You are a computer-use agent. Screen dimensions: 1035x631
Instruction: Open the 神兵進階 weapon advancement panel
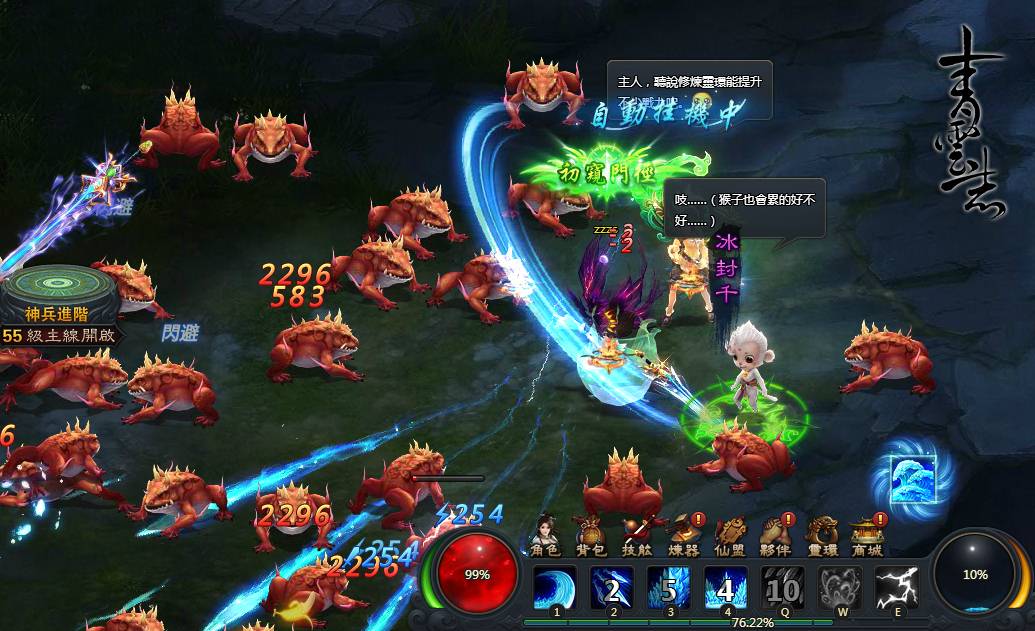[57, 300]
